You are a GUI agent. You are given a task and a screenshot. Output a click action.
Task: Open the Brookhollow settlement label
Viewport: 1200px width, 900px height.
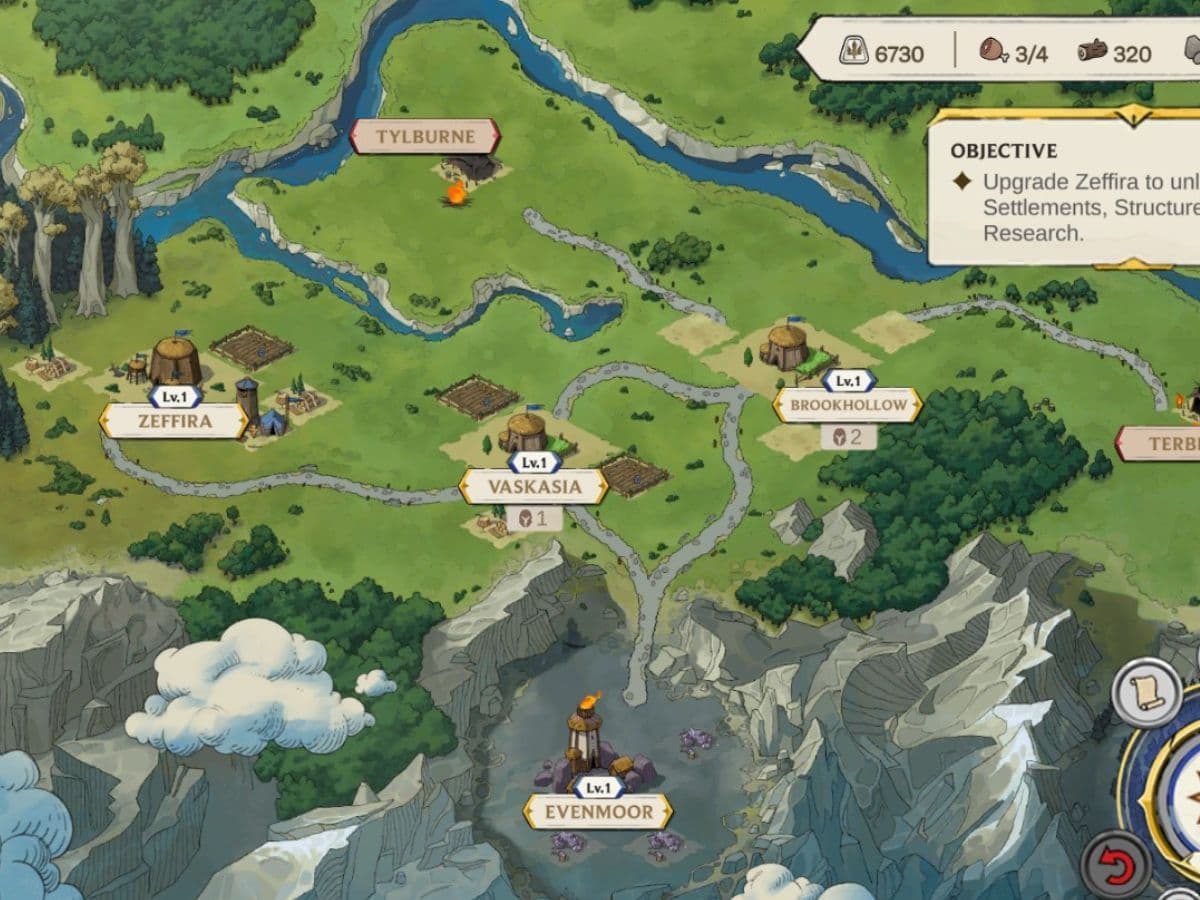848,406
